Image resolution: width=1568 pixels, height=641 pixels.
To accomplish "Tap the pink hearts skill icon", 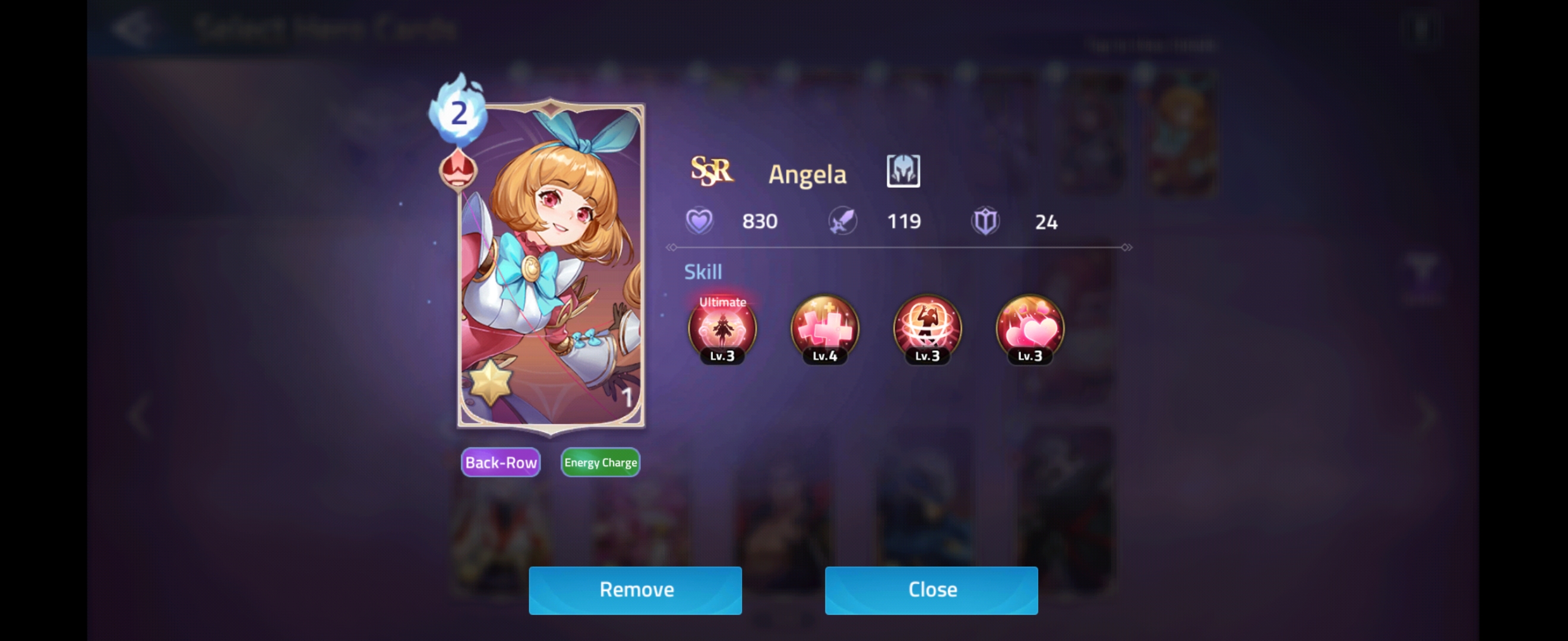I will (1029, 330).
